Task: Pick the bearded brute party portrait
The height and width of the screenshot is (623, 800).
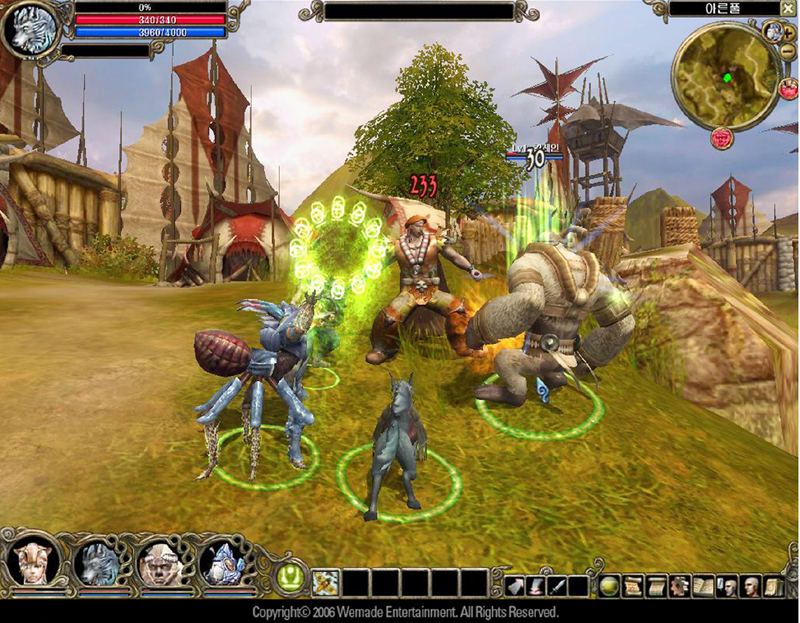Action: click(158, 564)
